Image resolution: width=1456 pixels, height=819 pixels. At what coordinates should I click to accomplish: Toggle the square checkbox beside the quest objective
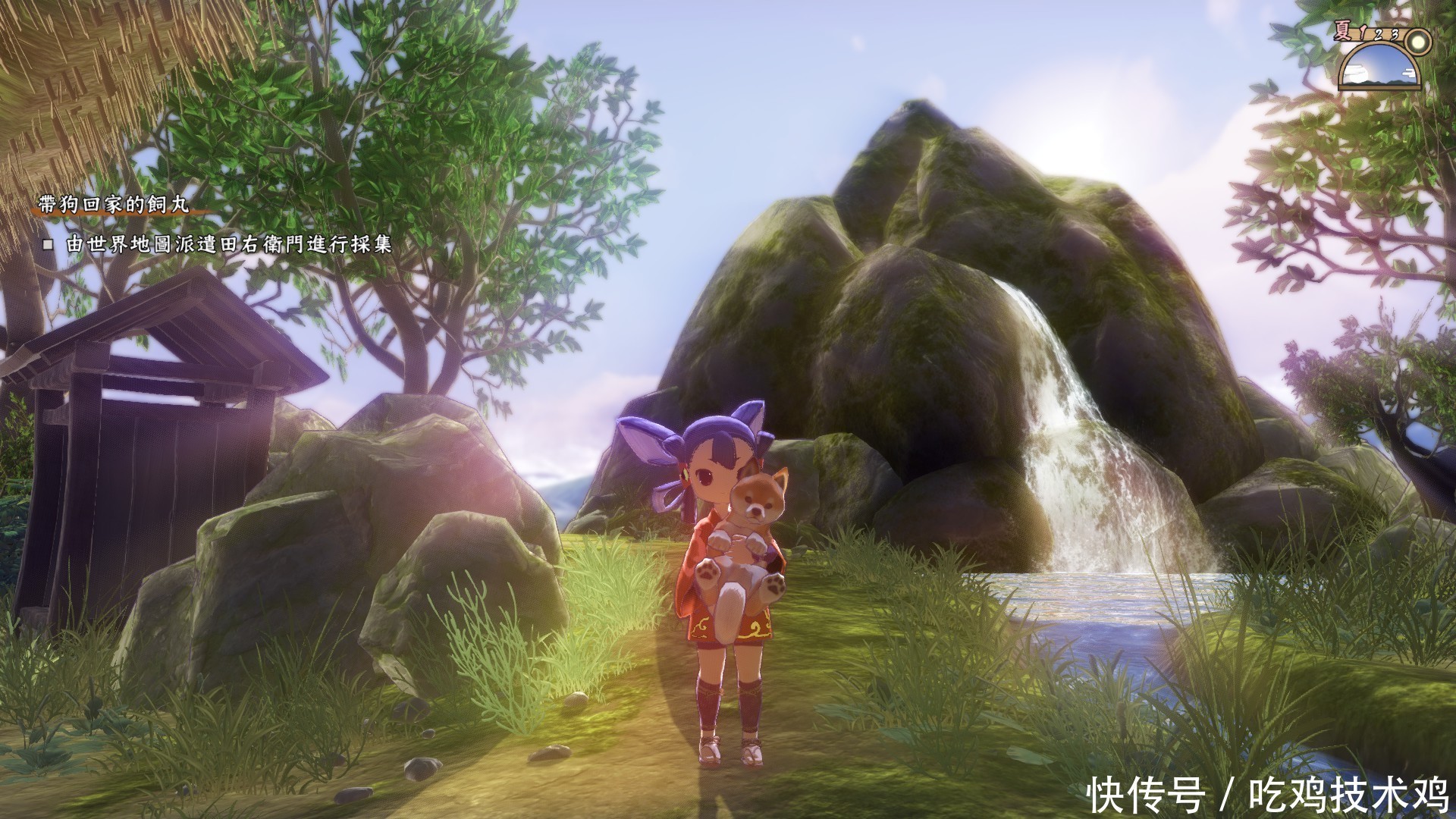point(48,243)
